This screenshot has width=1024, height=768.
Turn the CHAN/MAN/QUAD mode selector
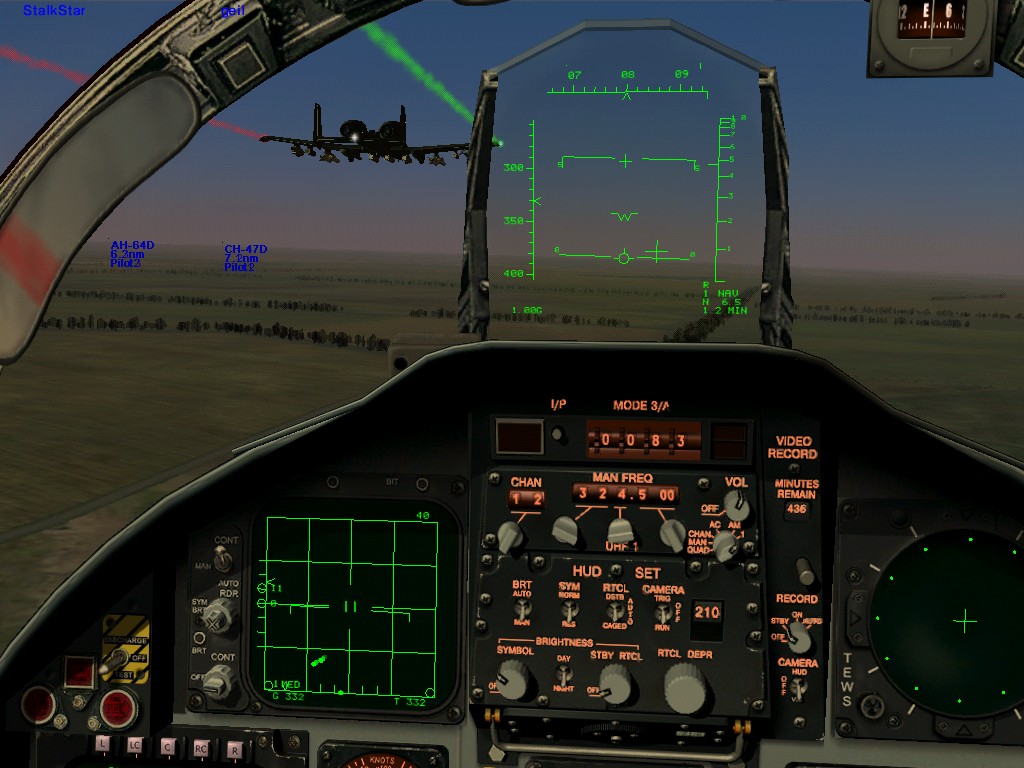(x=723, y=545)
